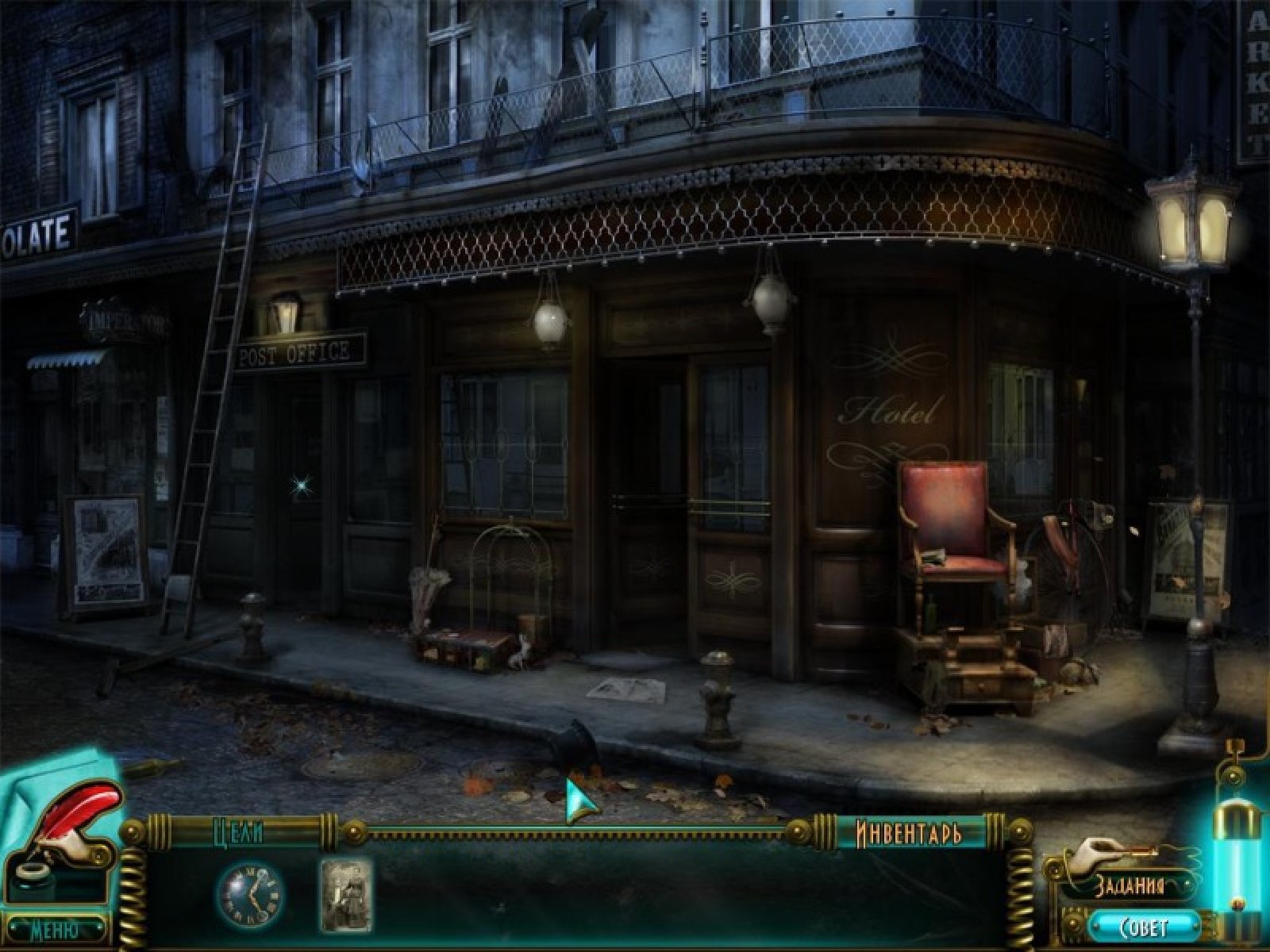Switch to the Инвентарь tab
The image size is (1270, 952).
pyautogui.click(x=909, y=833)
